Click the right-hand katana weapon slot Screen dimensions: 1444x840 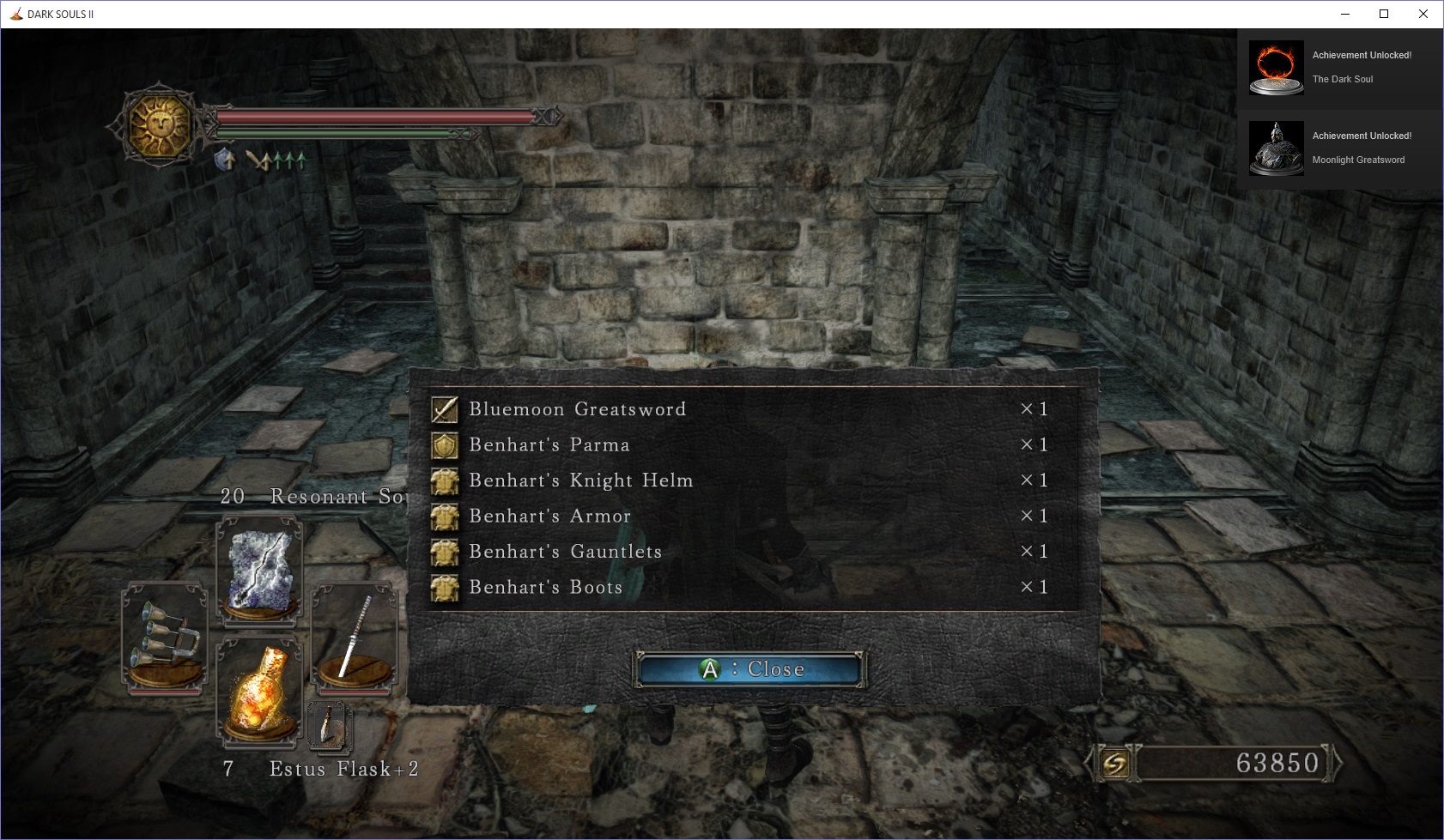tap(354, 637)
